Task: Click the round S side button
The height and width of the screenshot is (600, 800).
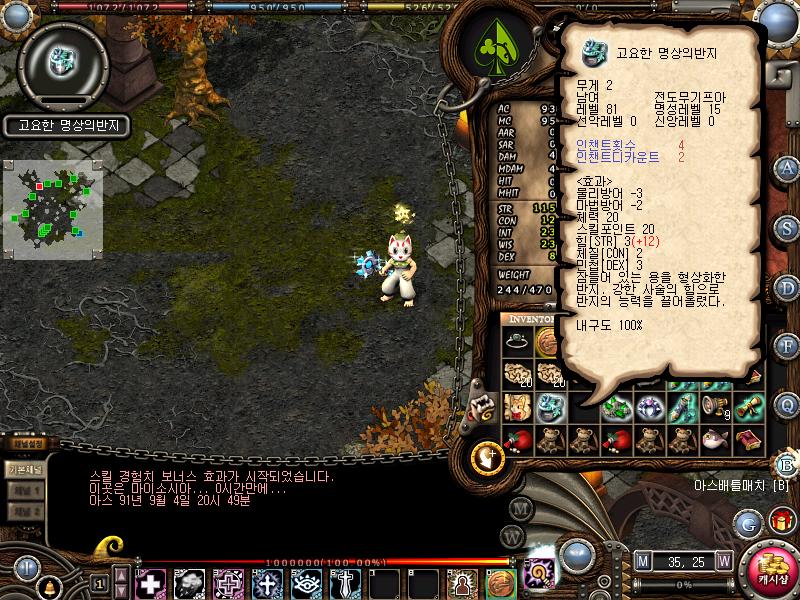Action: click(787, 226)
